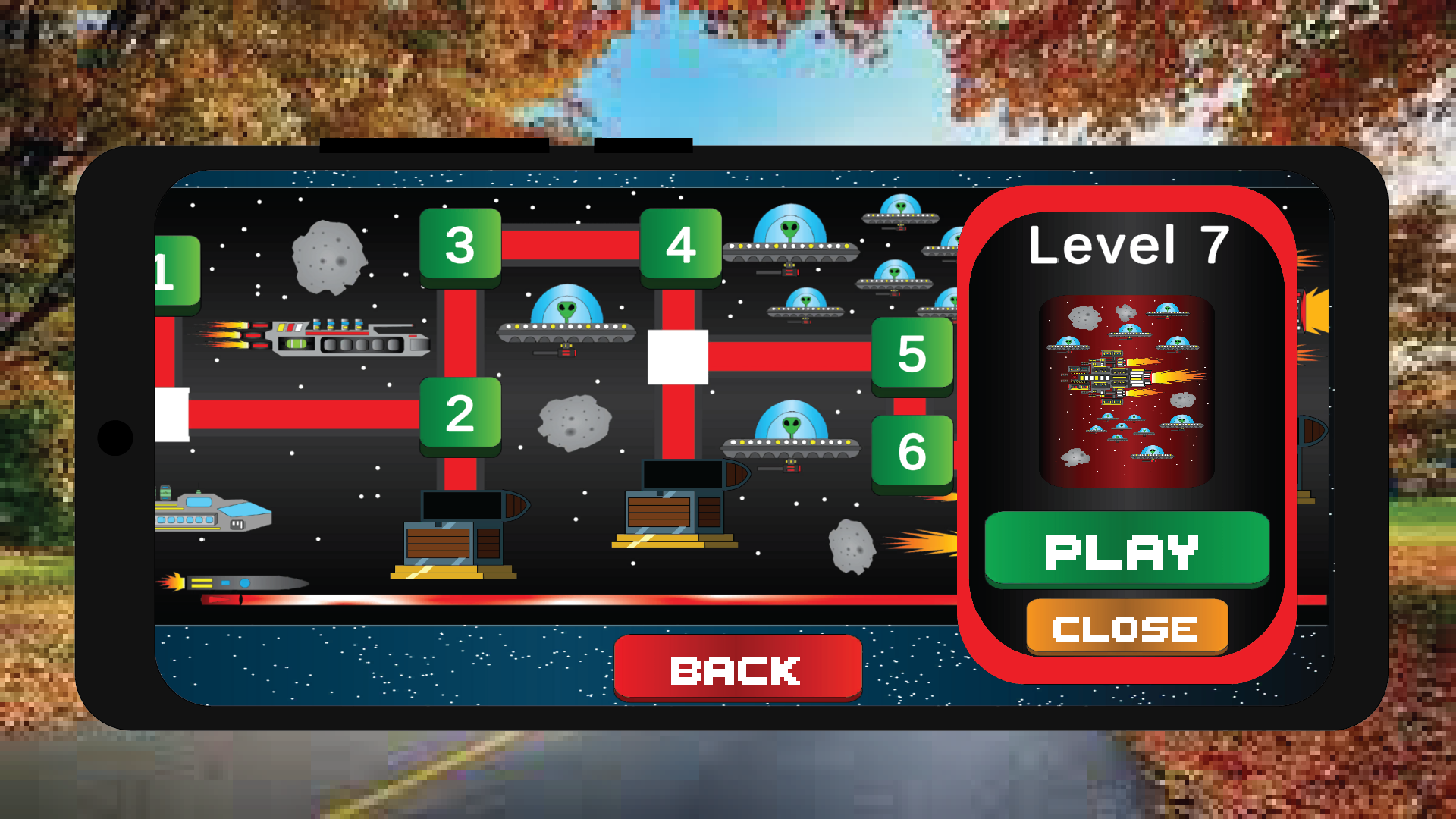The image size is (1456, 819).
Task: Click the white unlocked checkpoint square
Action: (677, 356)
